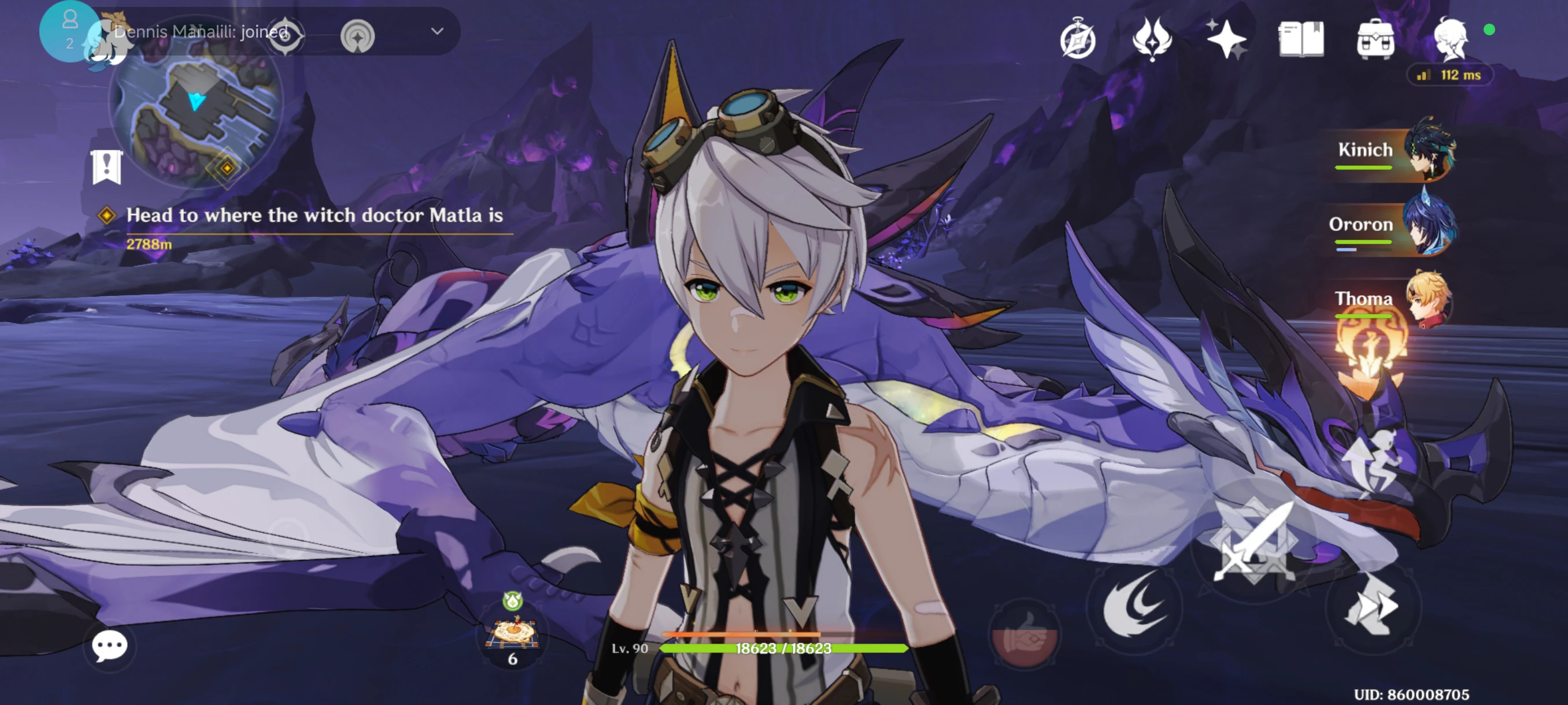Open the Wish star icon
Image resolution: width=1568 pixels, height=705 pixels.
coord(1226,39)
